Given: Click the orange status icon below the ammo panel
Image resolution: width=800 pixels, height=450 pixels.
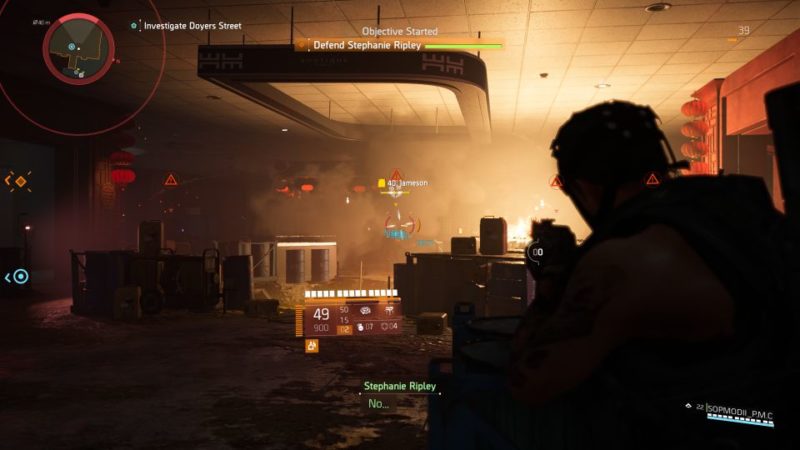Looking at the screenshot, I should pos(312,345).
